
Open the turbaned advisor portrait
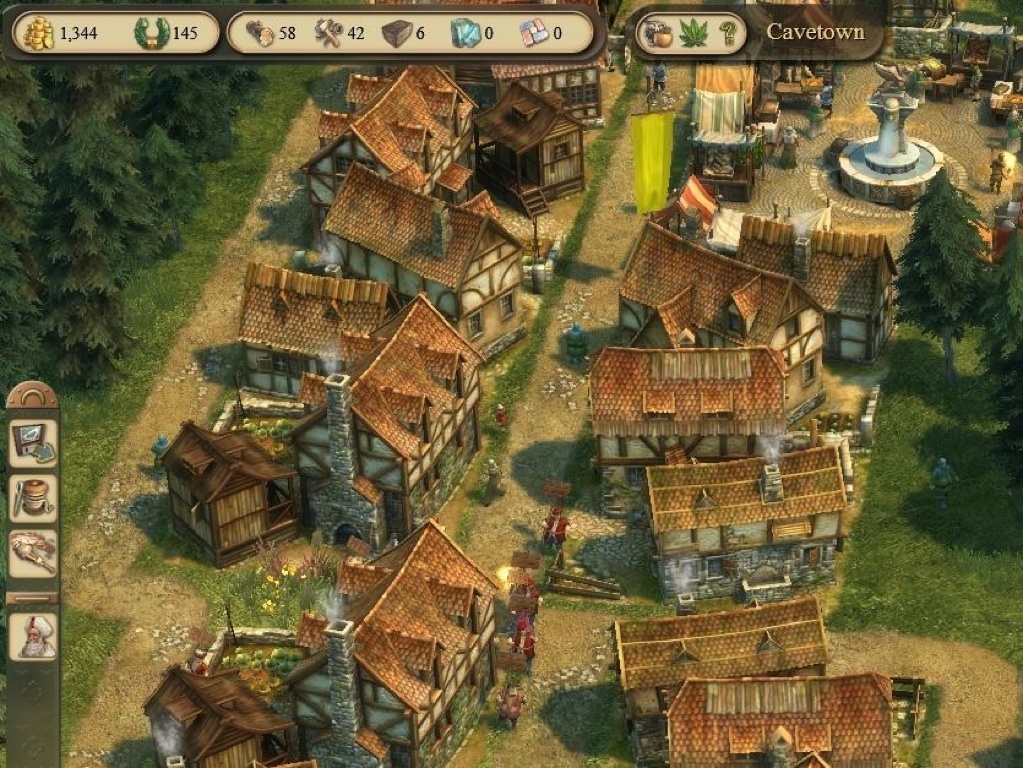33,637
